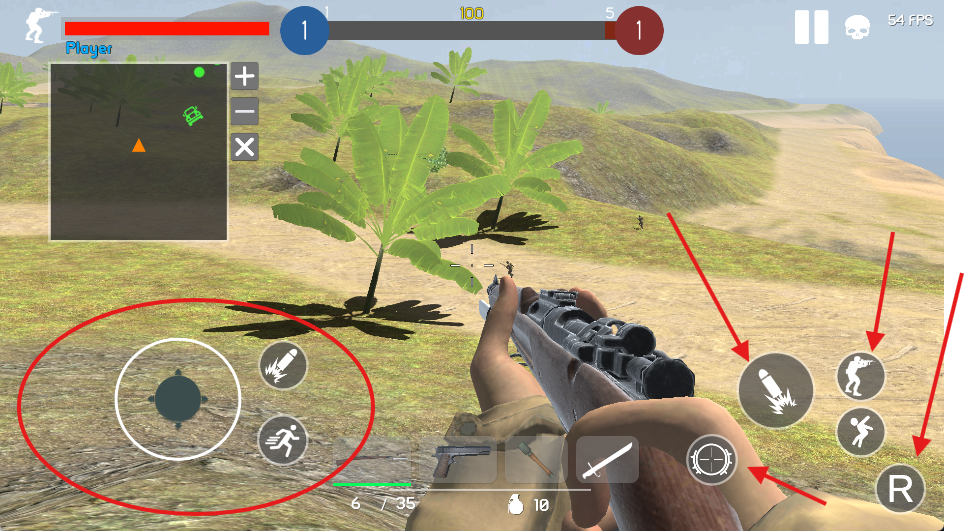Shoot with the large right fire button
This screenshot has height=531, width=964.
(x=775, y=391)
